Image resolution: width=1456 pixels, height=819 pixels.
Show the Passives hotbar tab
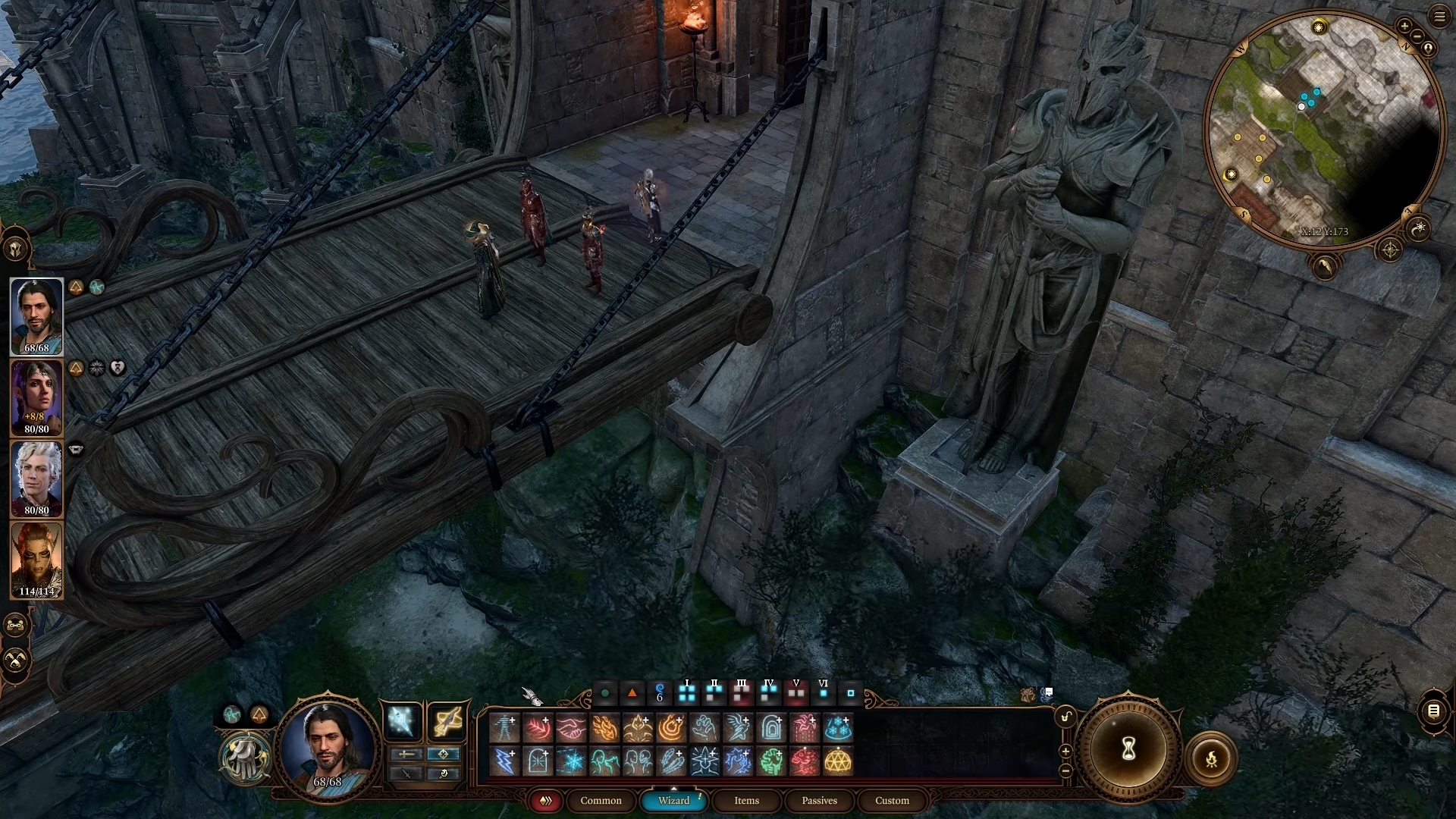coord(819,801)
